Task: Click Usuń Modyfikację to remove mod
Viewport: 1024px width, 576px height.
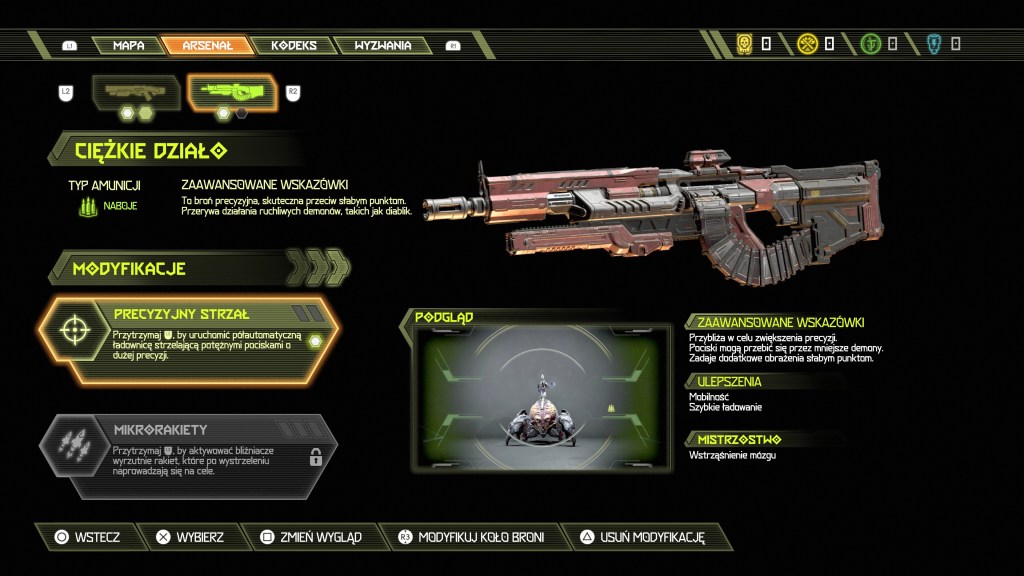Action: [642, 537]
